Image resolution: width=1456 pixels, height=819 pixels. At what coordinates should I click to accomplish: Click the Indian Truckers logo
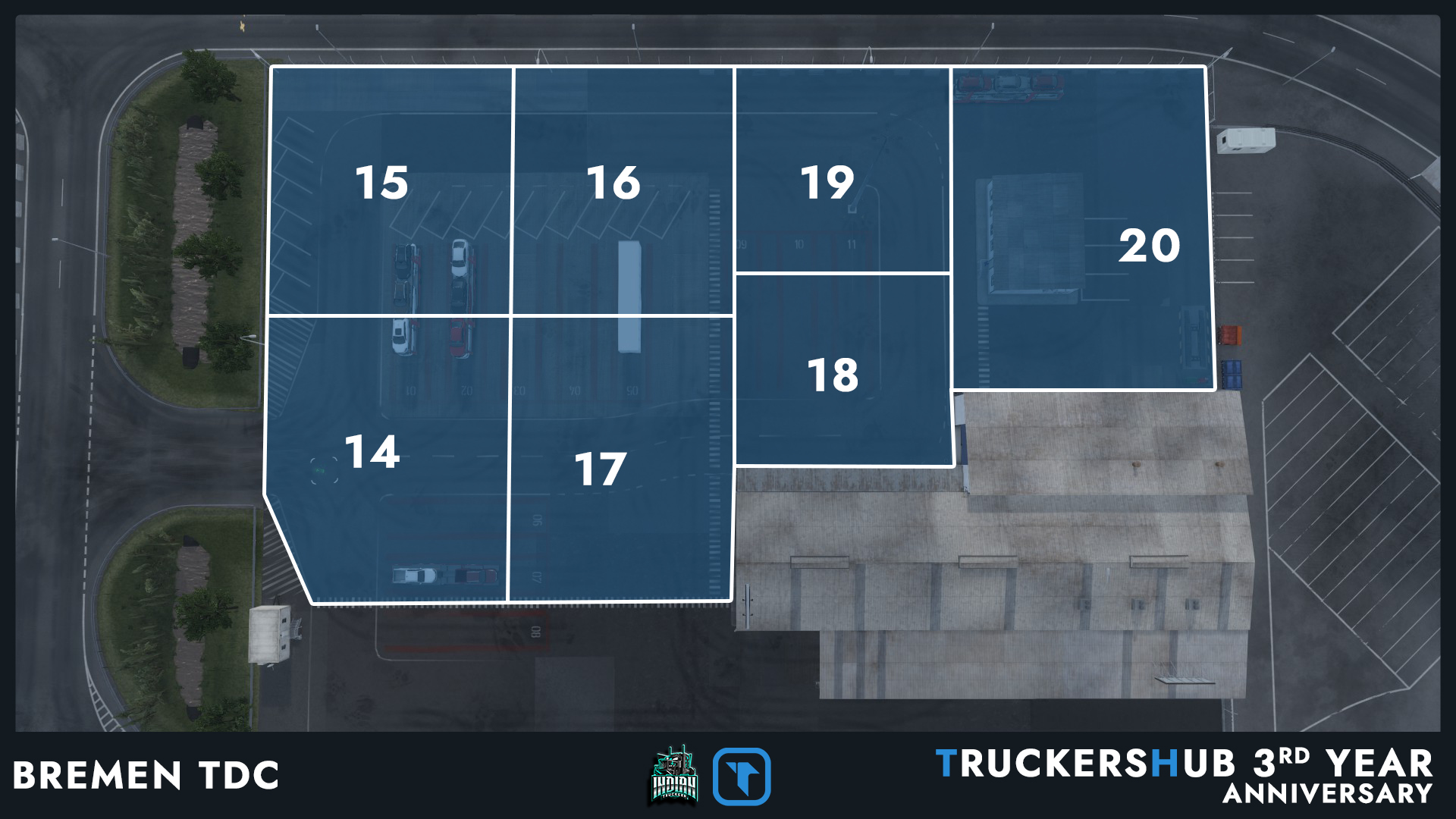pos(674,775)
